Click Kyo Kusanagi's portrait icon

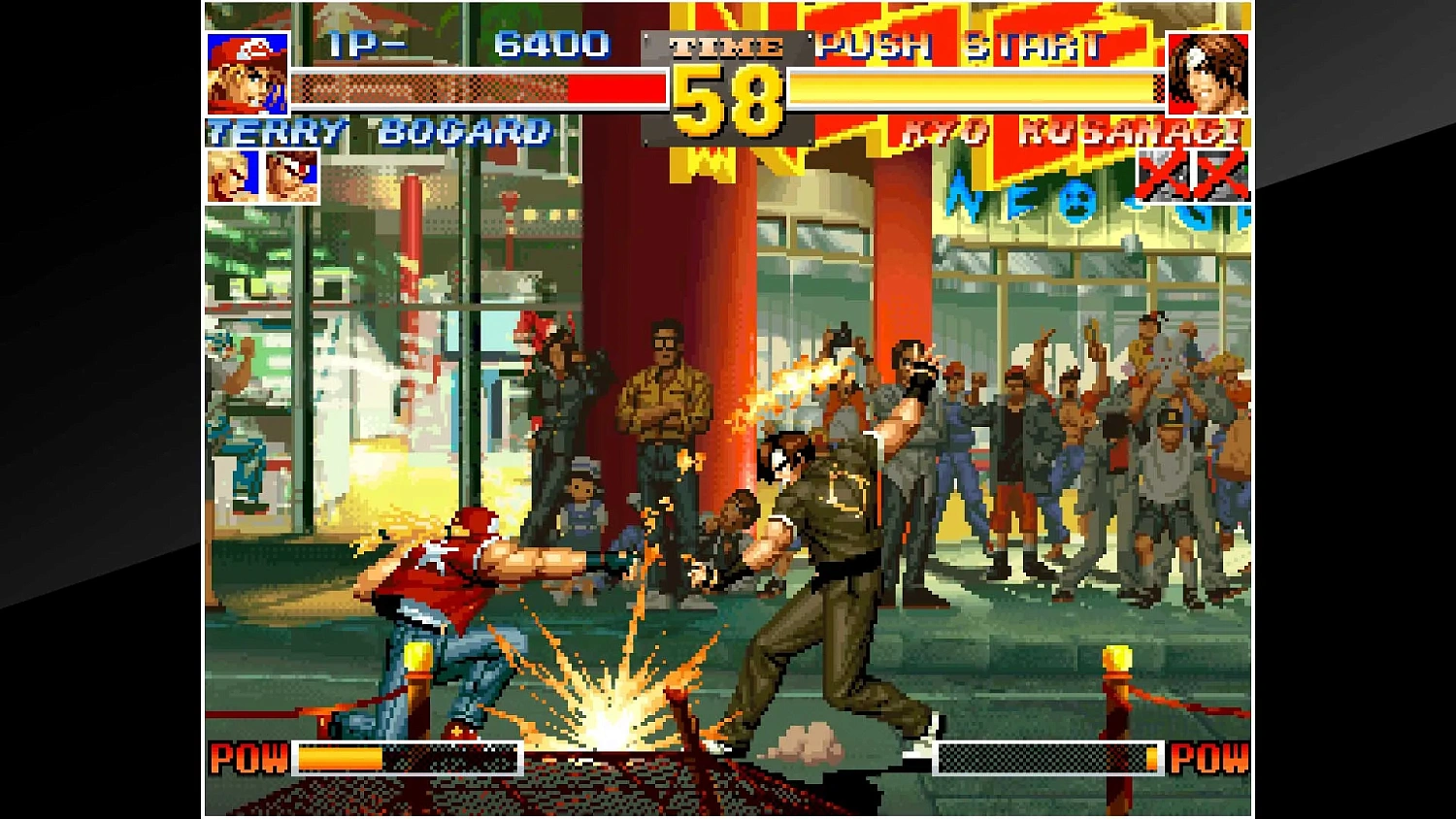tap(1208, 76)
